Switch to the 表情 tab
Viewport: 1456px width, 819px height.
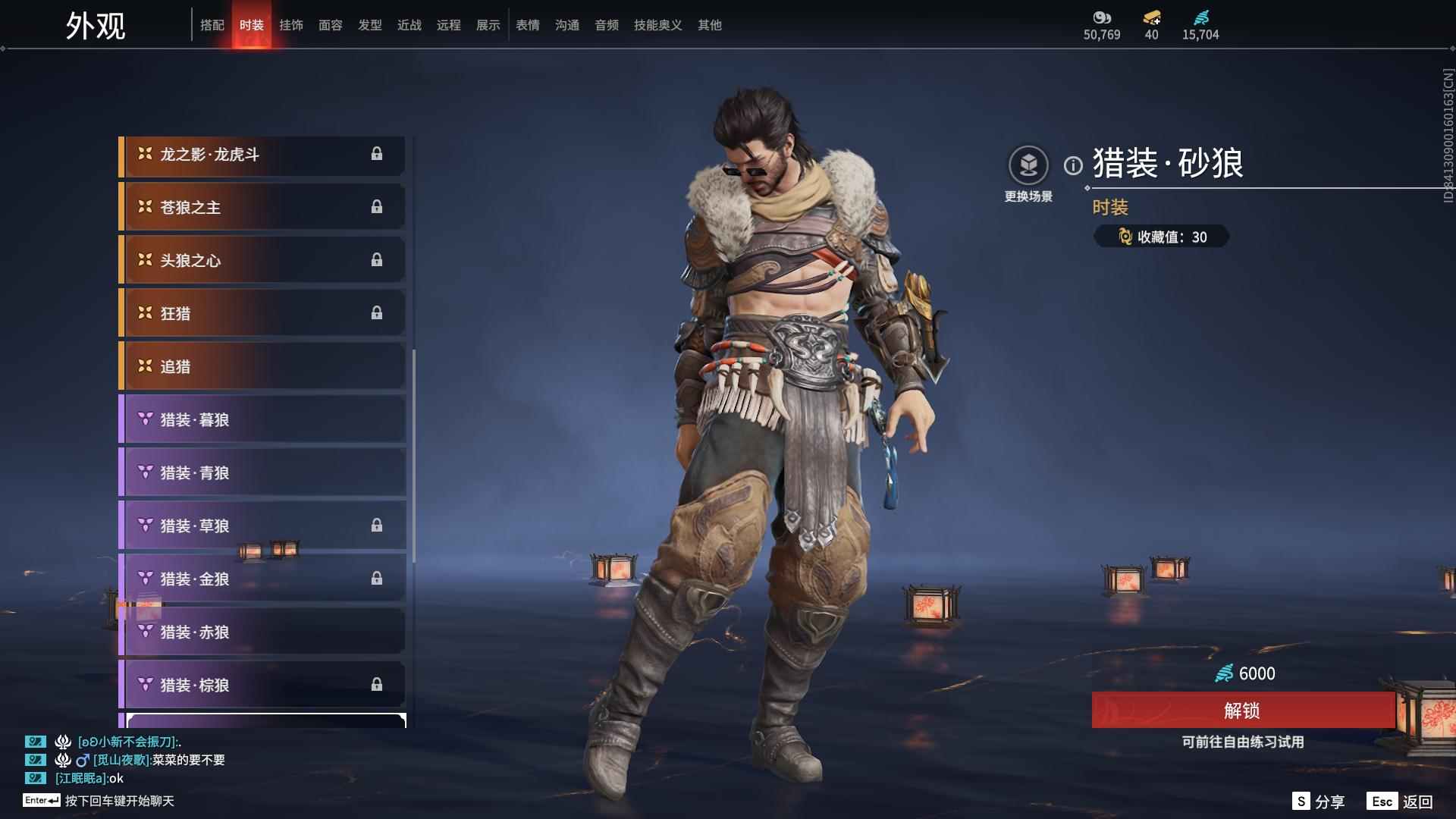coord(528,25)
